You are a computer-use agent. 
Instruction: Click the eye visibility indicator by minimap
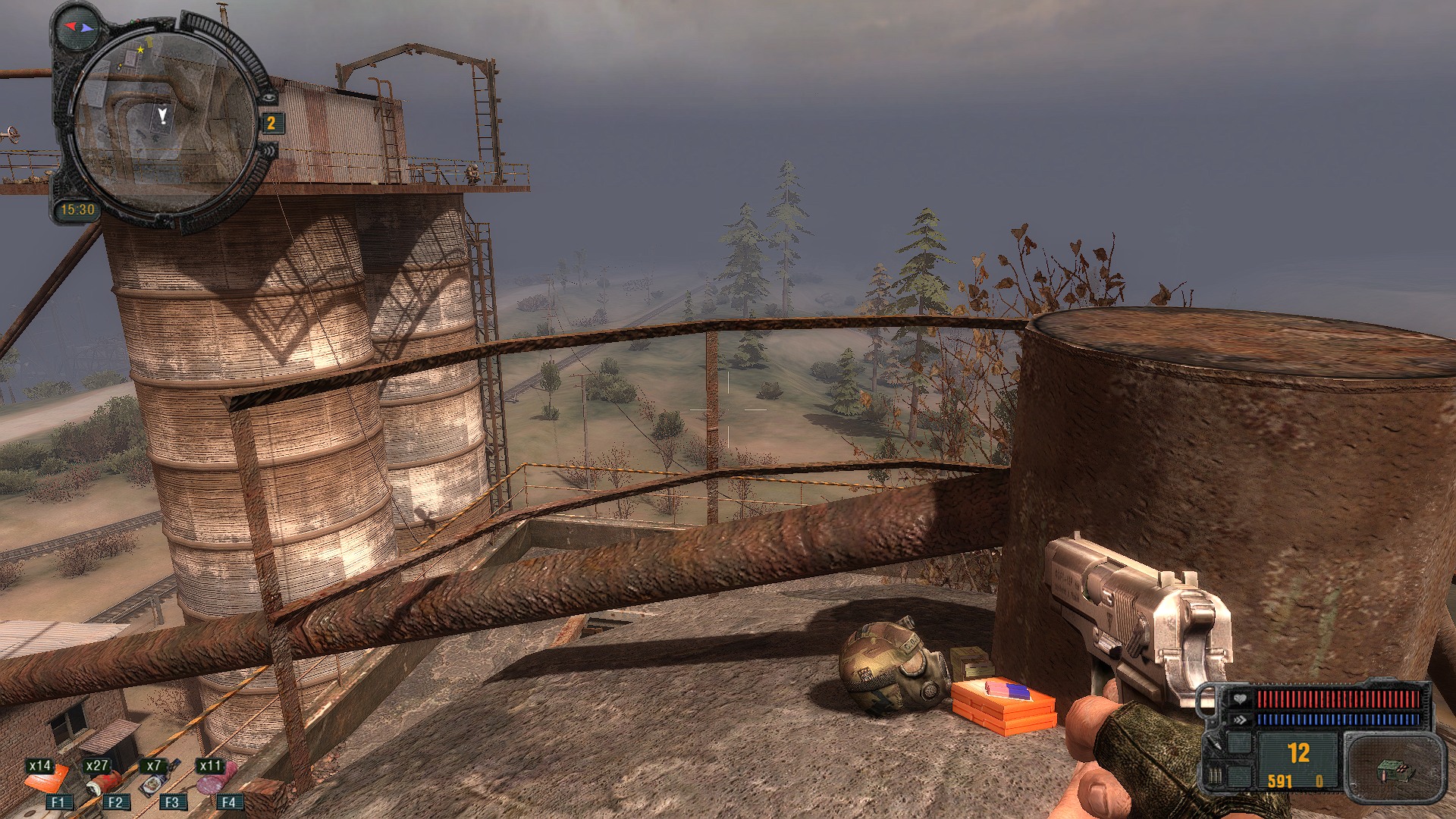pyautogui.click(x=269, y=97)
